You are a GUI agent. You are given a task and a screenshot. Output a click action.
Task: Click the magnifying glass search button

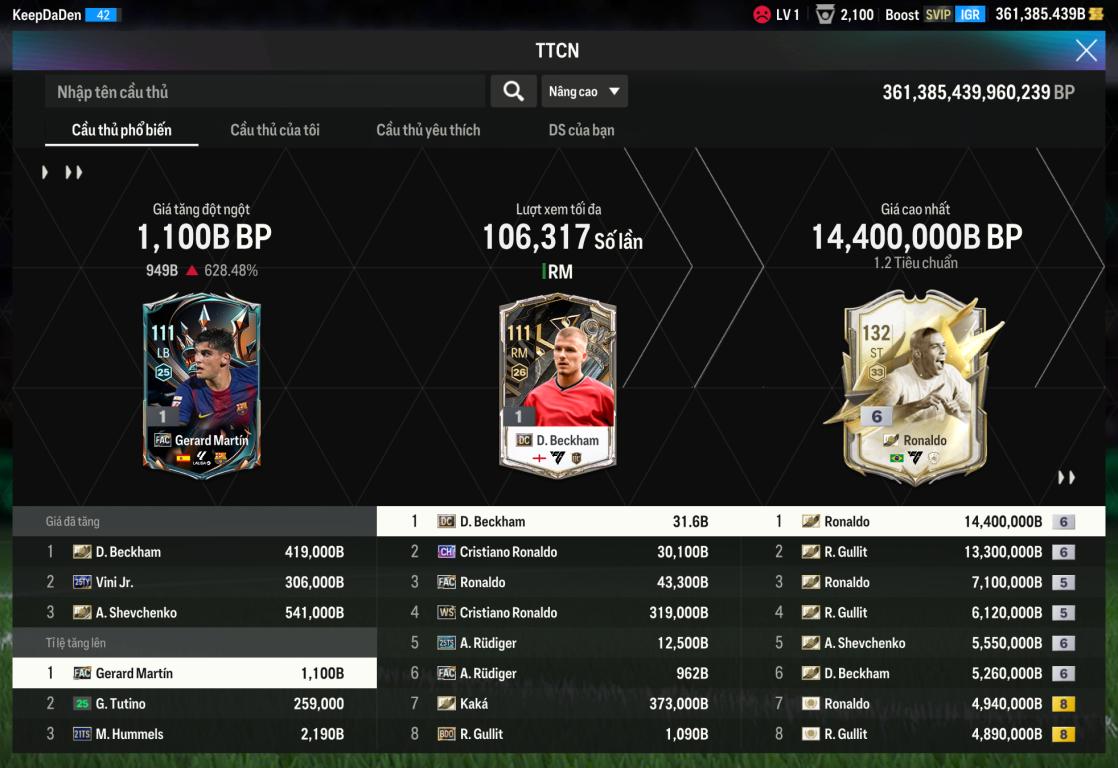513,92
